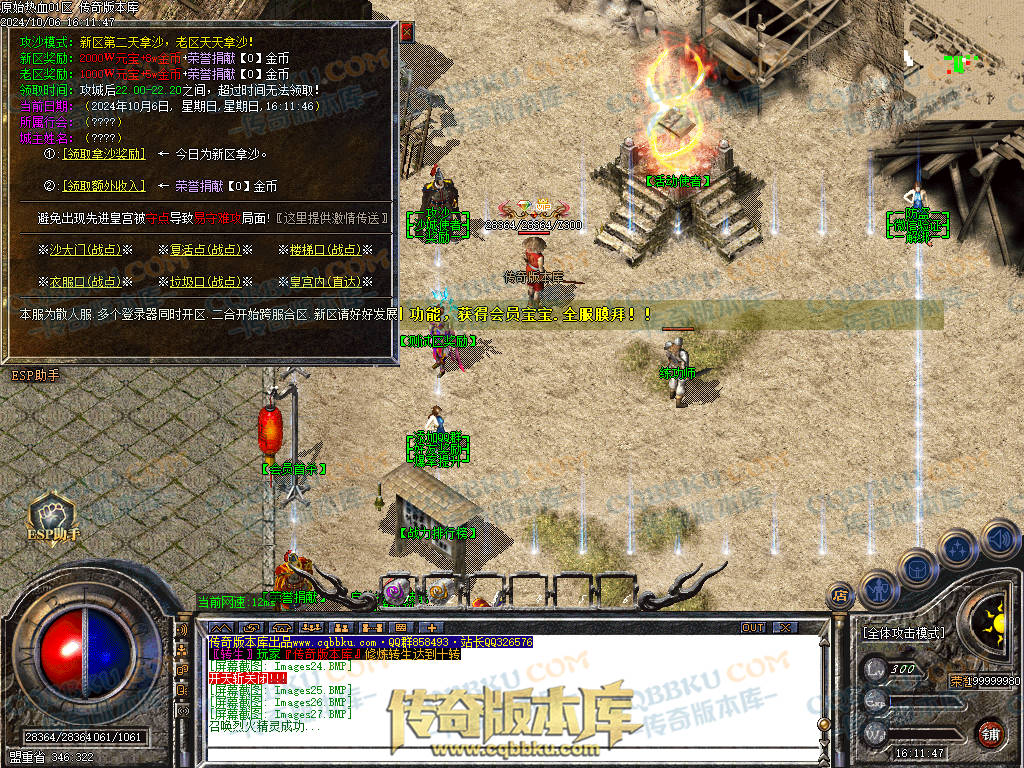The height and width of the screenshot is (768, 1024).
Task: Claim the 领取额外收入 extra income link
Action: [105, 186]
